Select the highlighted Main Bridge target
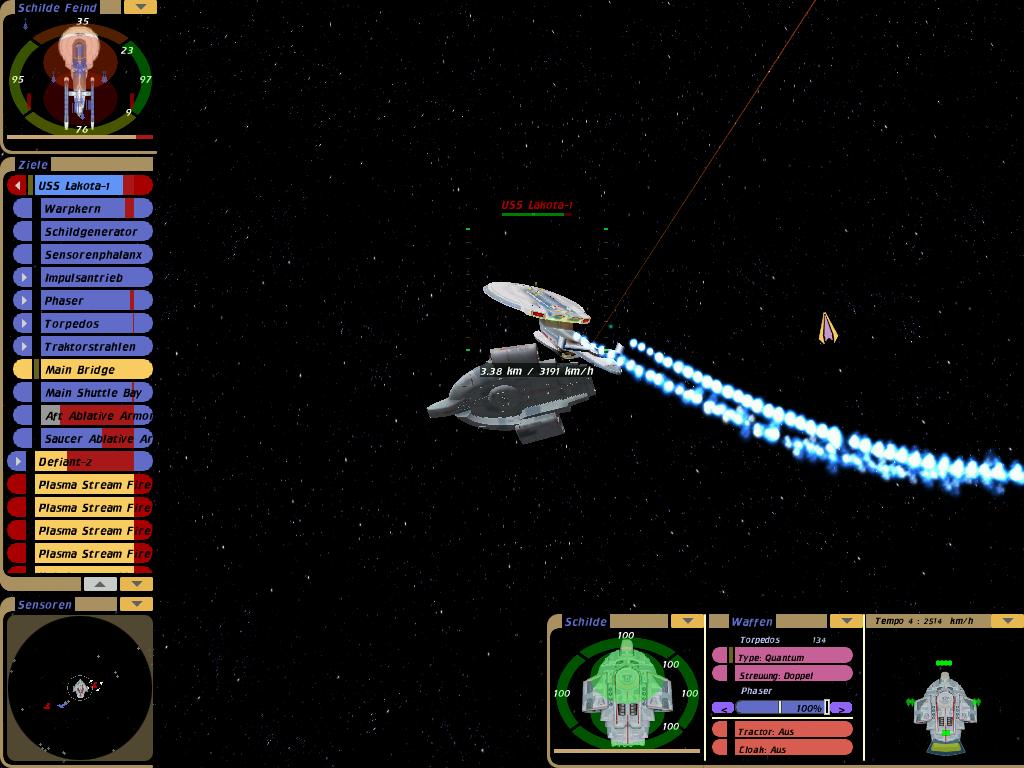Image resolution: width=1024 pixels, height=768 pixels. point(85,369)
